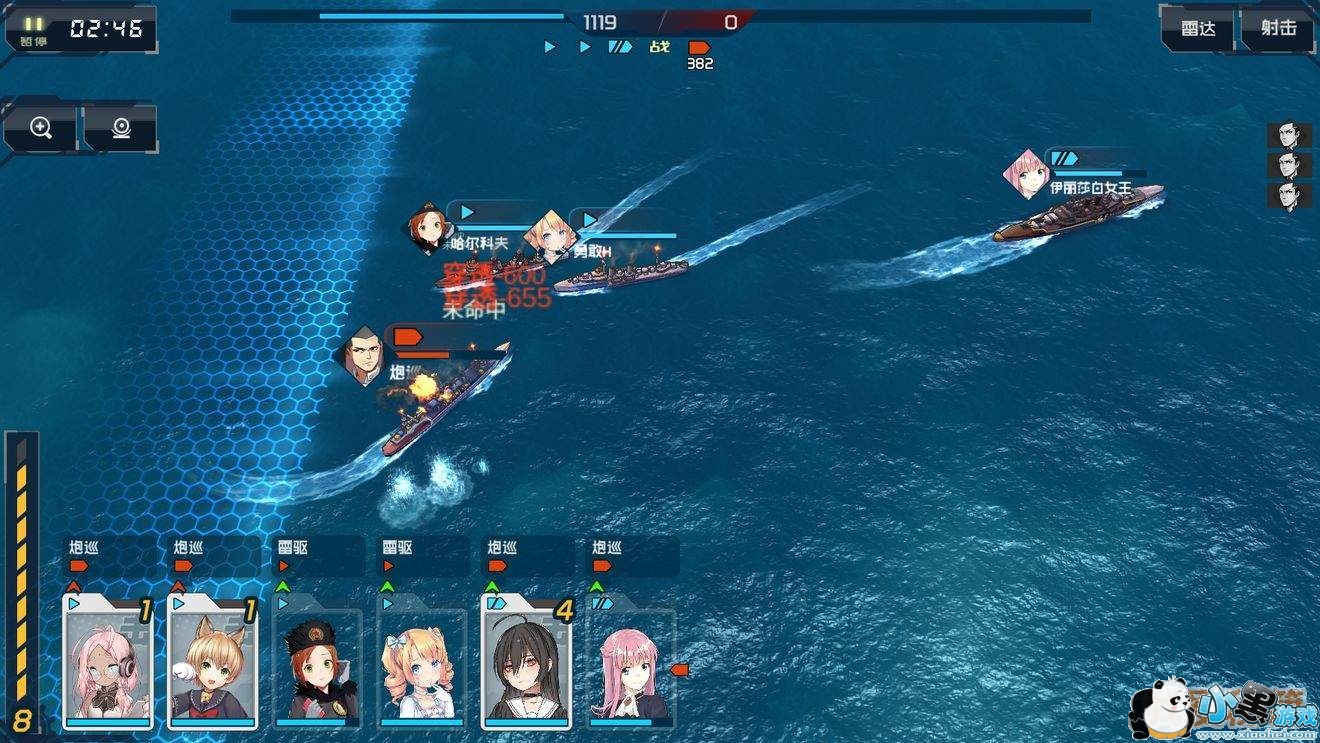Select the 伊丽莎白女王 battleship marker
Viewport: 1320px width, 743px height.
[x=1026, y=175]
